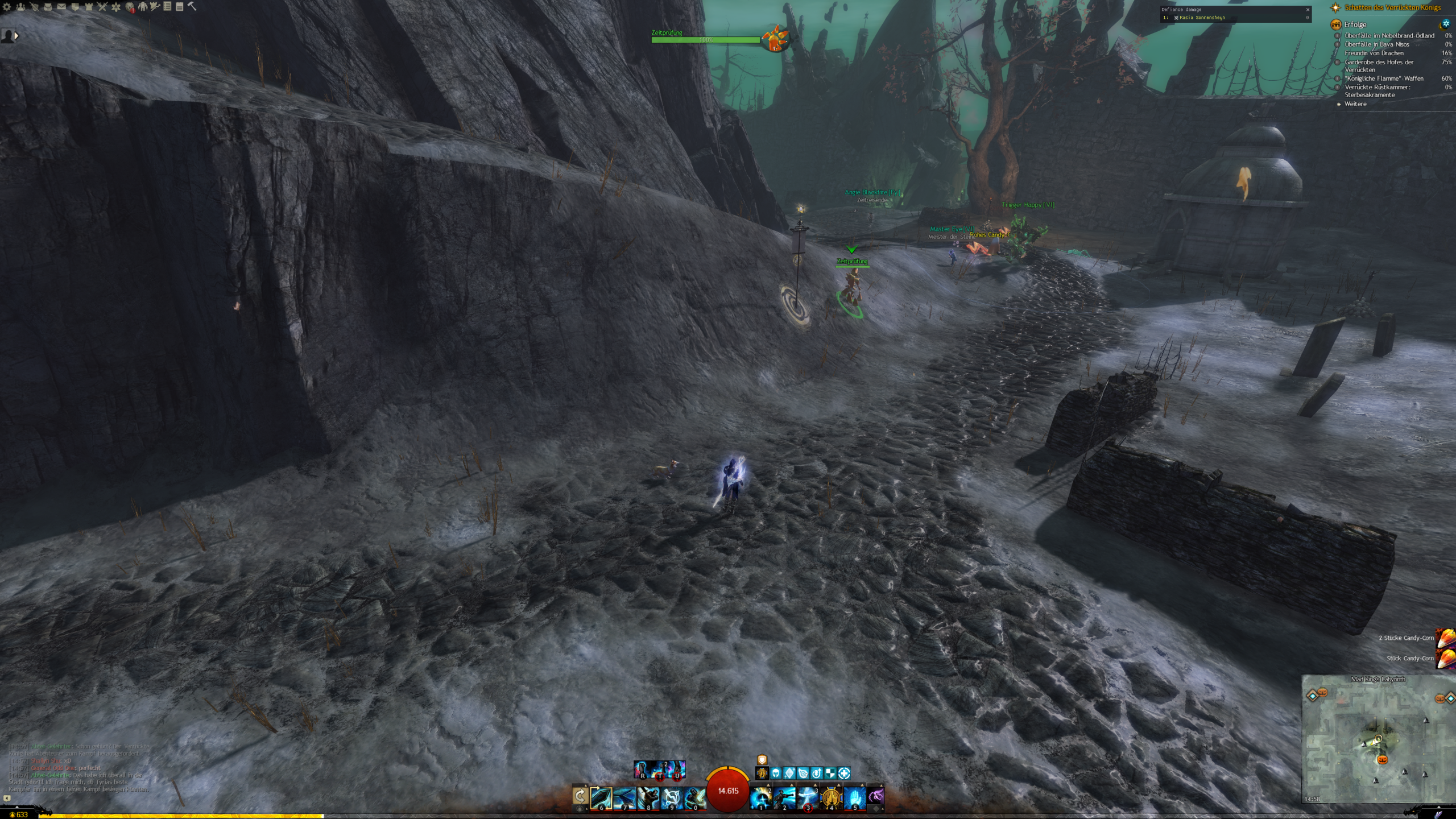Click the lion icon with red alert
This screenshot has height=819, width=1456.
(130, 7)
